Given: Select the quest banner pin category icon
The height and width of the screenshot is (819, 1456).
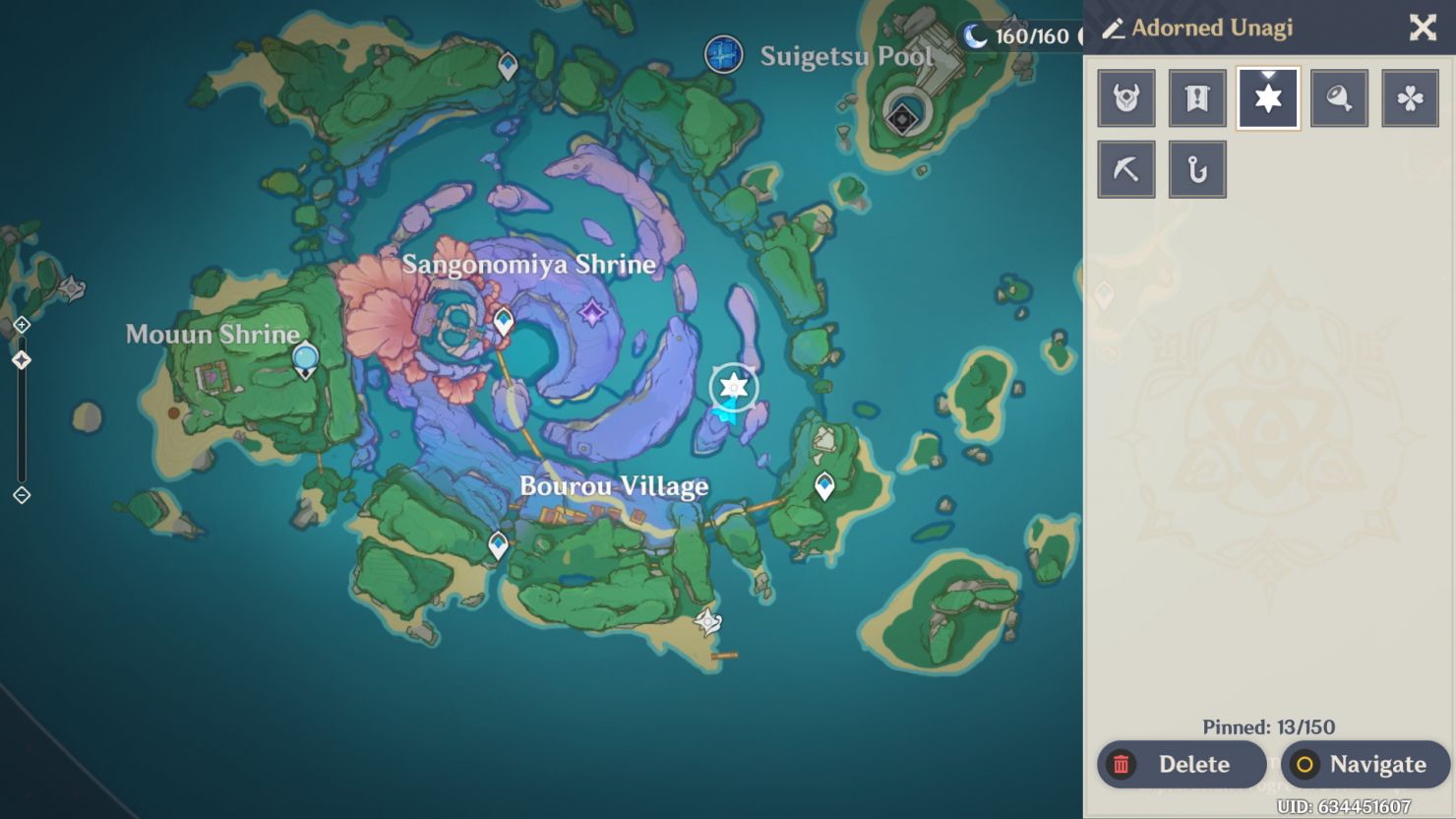Looking at the screenshot, I should pos(1196,97).
